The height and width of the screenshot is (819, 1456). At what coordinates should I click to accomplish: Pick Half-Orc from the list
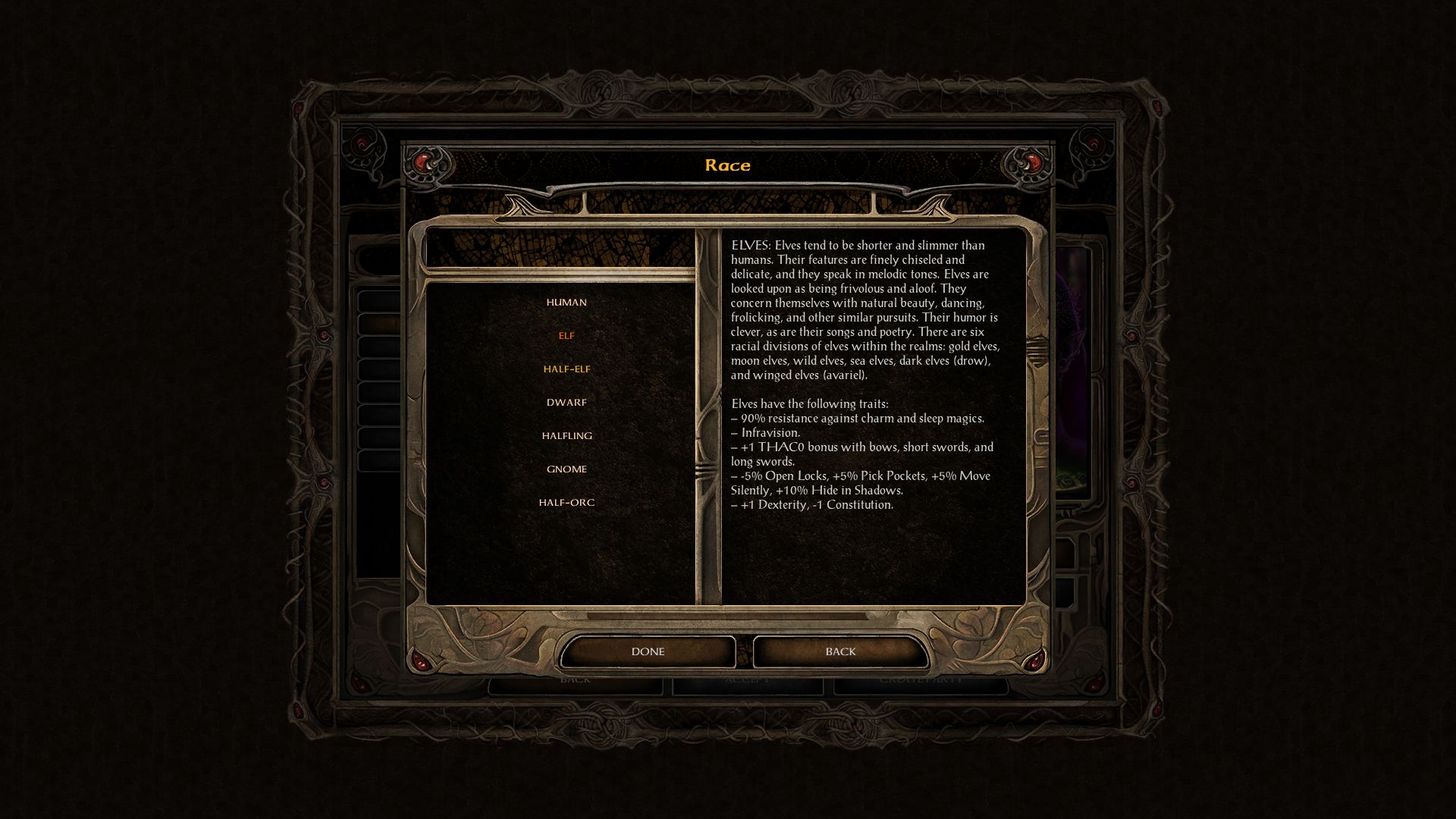566,503
